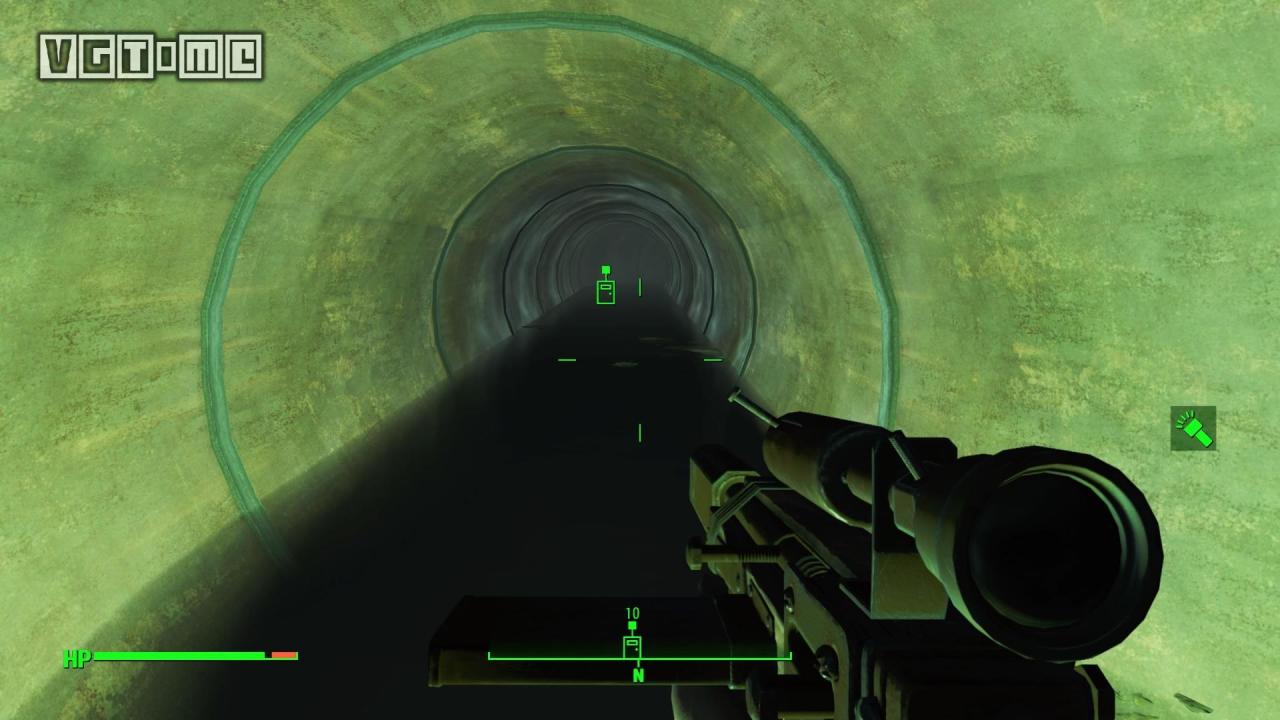Click the door marker on the compass

tap(632, 645)
